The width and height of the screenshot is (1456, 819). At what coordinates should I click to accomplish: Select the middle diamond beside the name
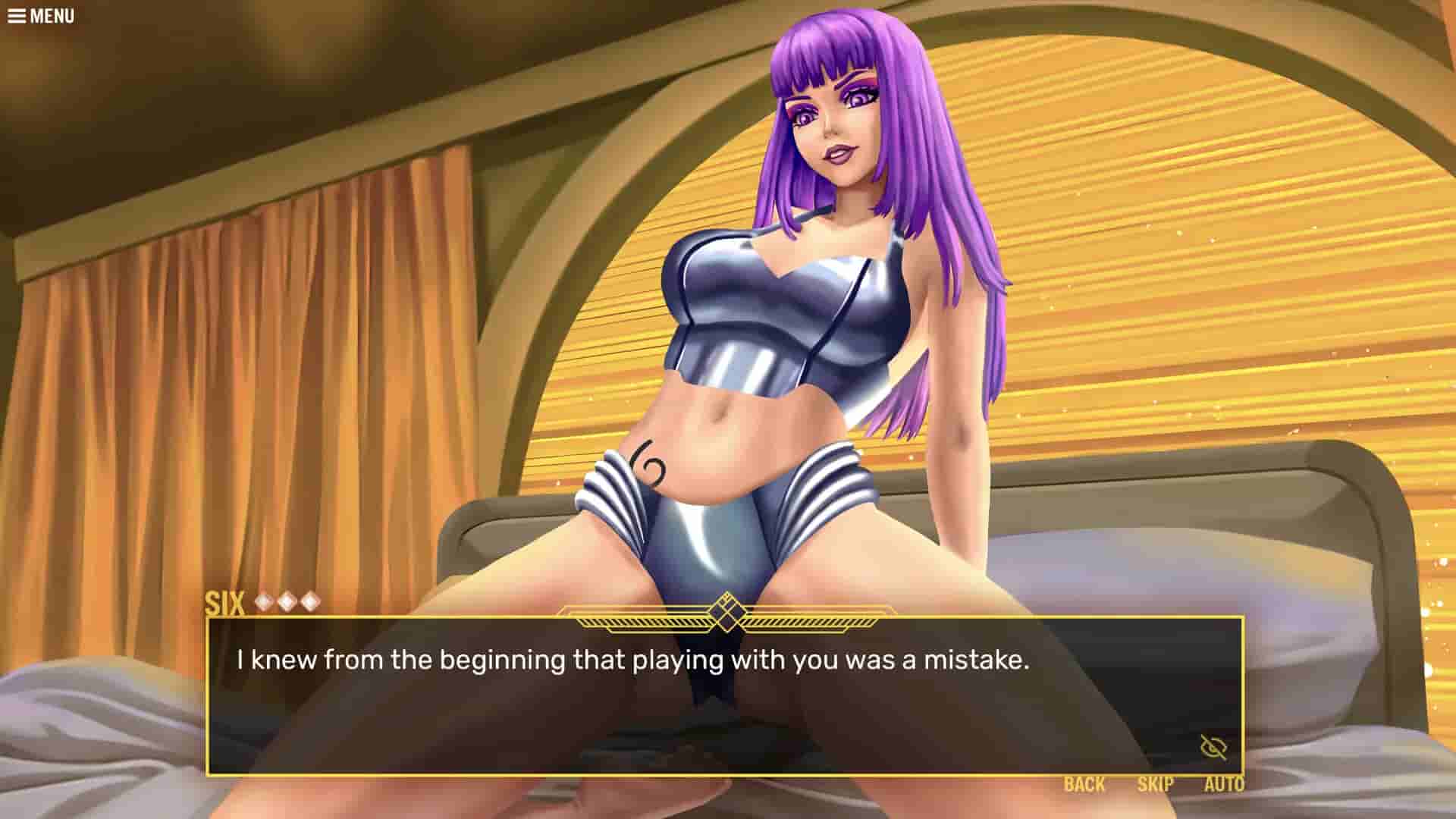[x=287, y=600]
